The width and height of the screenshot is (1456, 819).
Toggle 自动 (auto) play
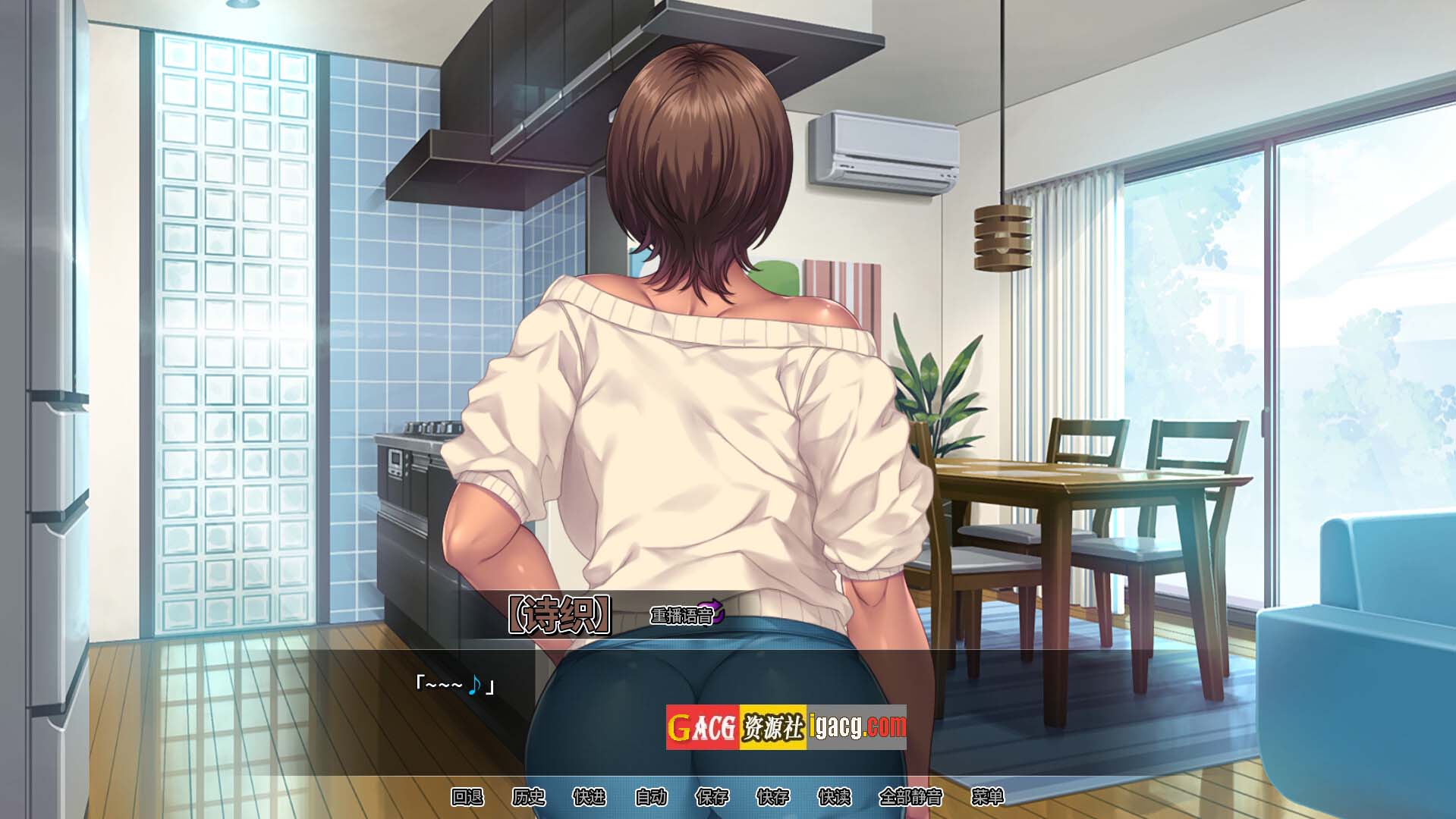pos(650,797)
